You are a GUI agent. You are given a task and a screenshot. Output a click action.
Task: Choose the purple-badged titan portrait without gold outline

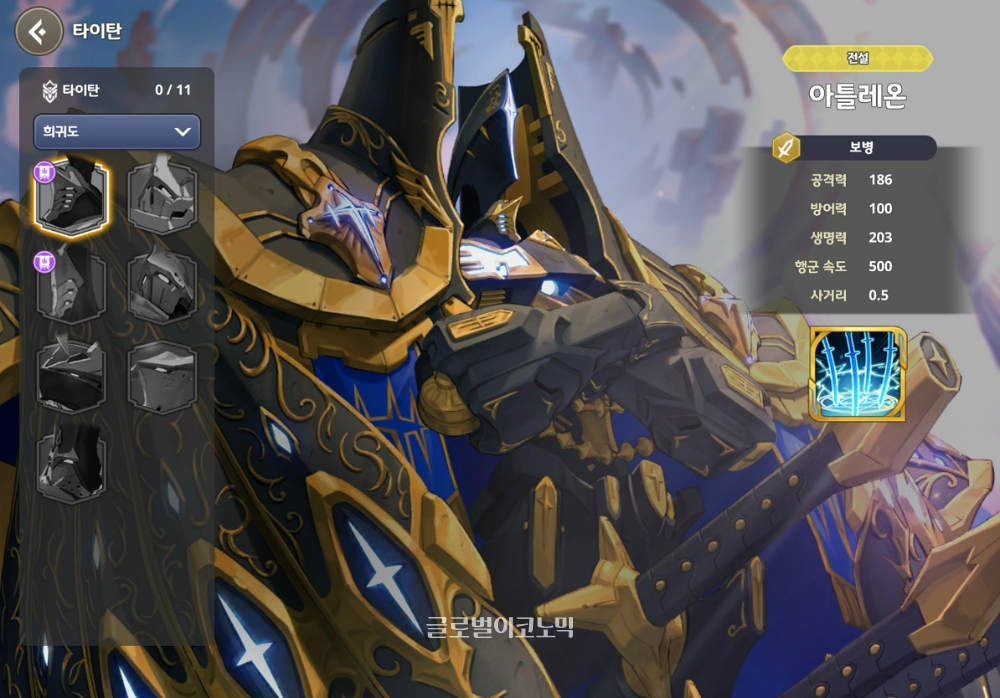coord(71,285)
